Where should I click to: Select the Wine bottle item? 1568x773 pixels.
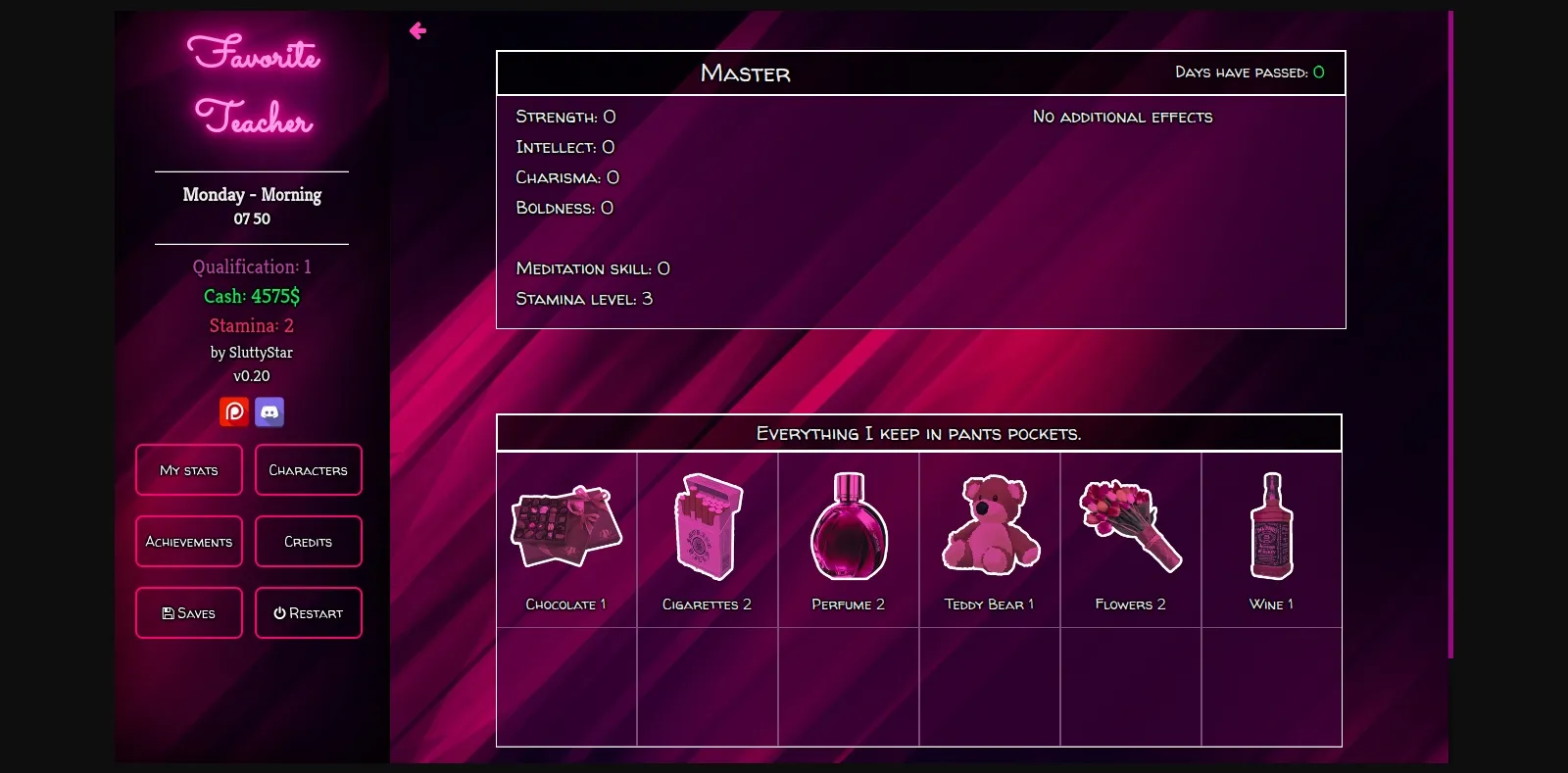pyautogui.click(x=1271, y=527)
